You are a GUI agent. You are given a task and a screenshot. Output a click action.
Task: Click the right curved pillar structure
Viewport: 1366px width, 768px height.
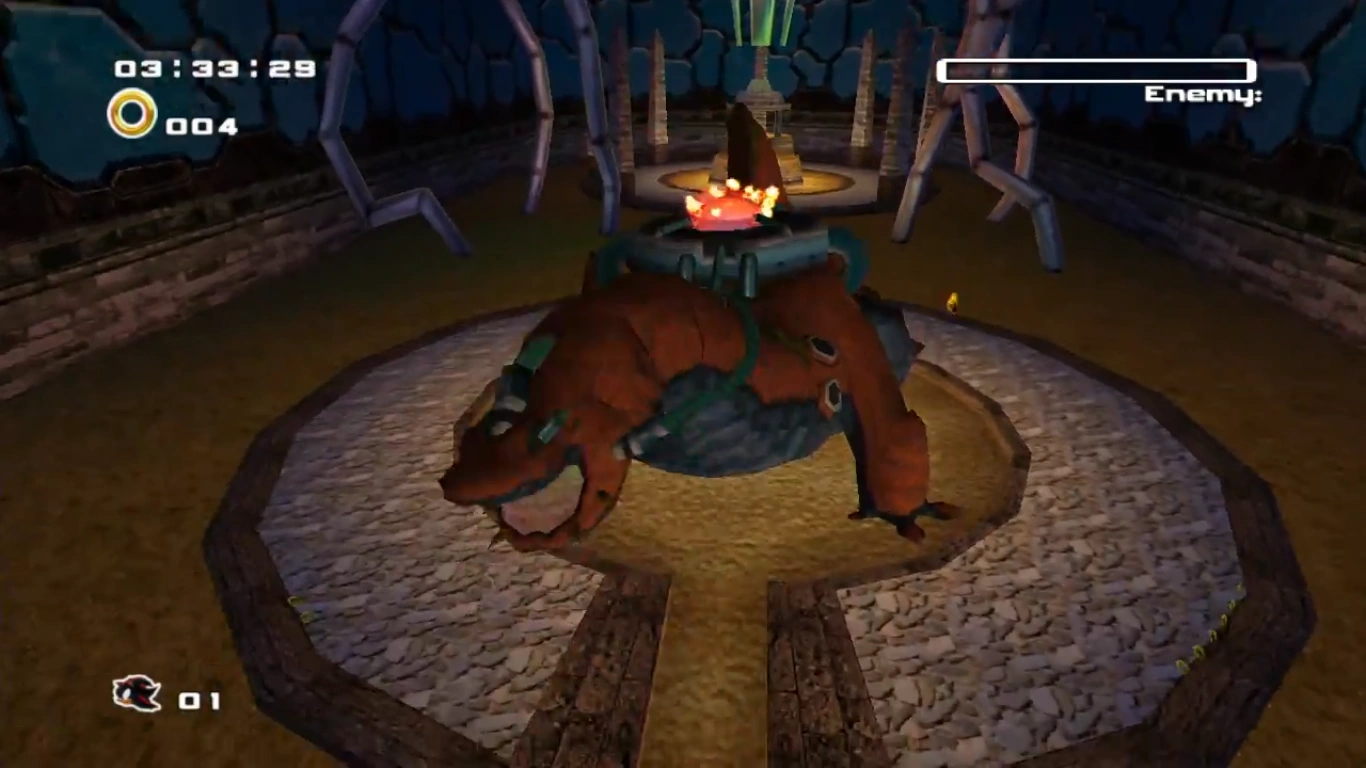[990, 150]
